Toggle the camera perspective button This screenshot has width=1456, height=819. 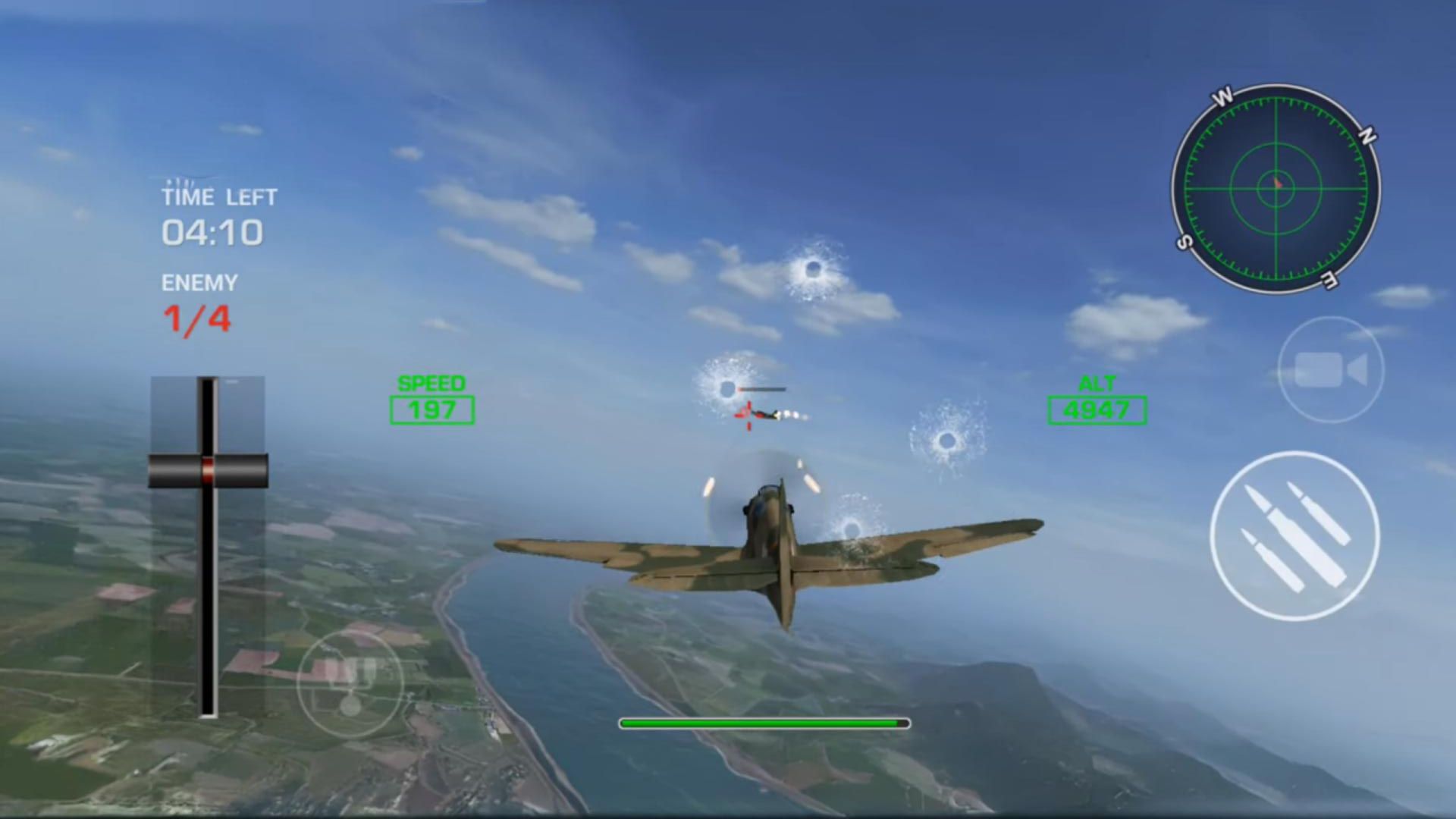click(1332, 369)
